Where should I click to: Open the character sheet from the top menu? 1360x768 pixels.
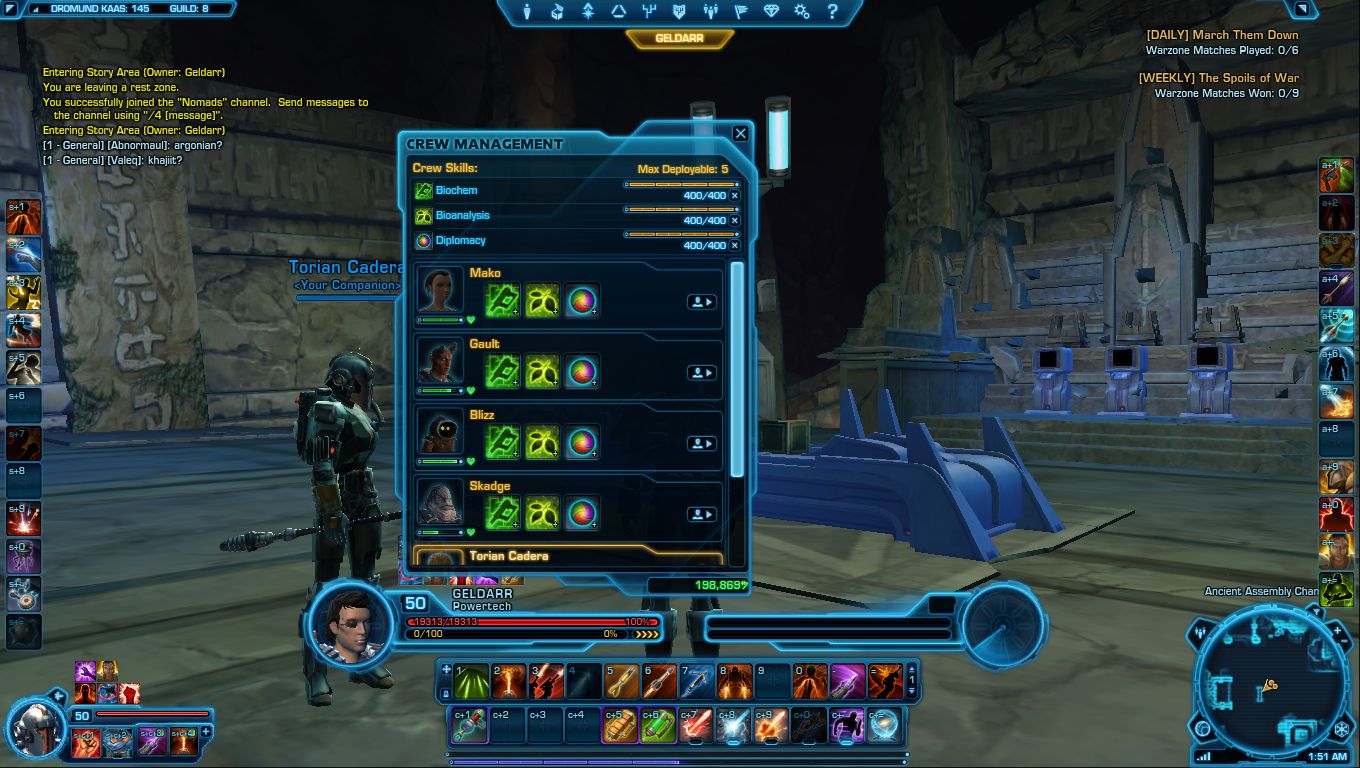(x=529, y=12)
